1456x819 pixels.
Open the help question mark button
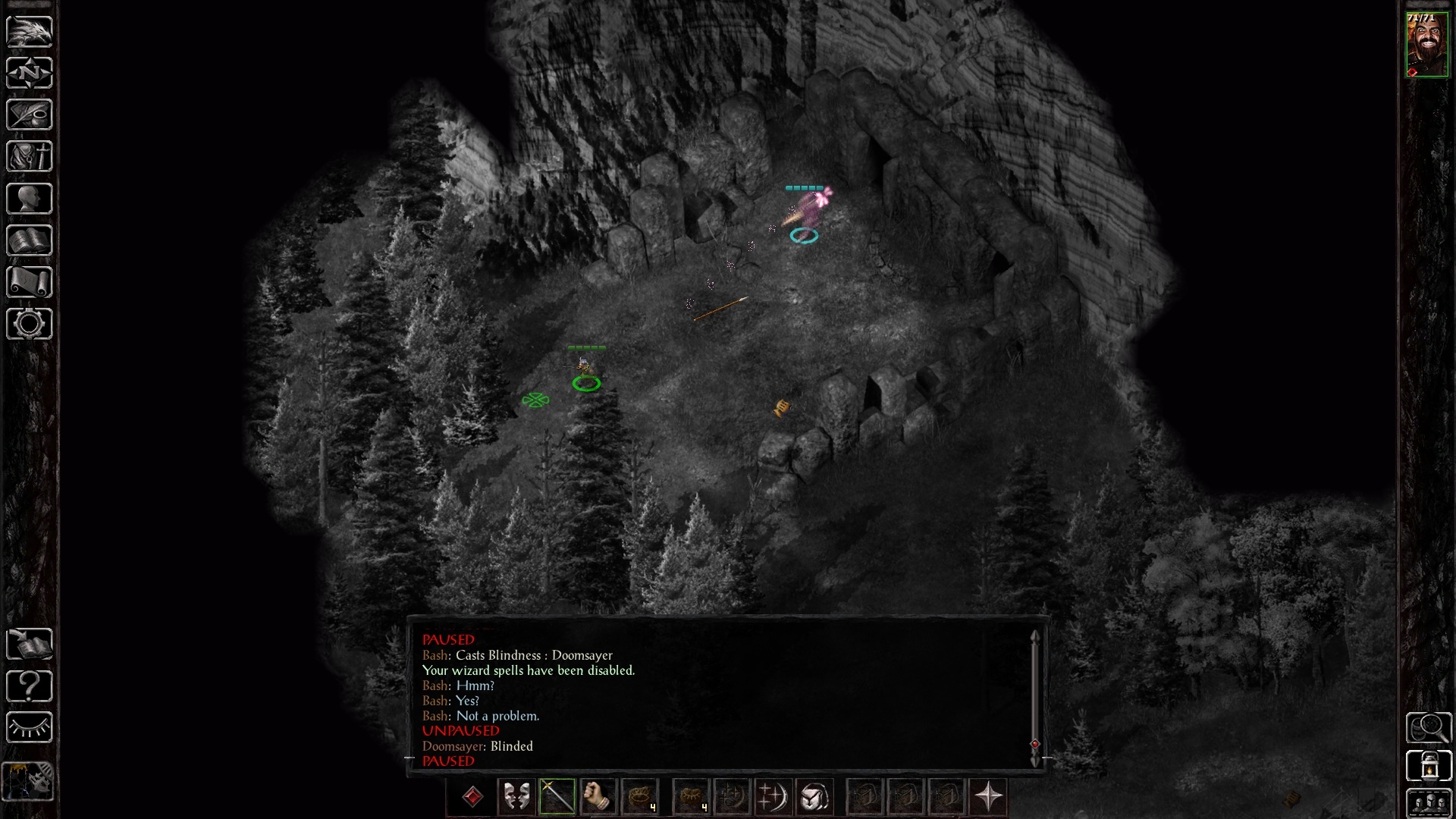coord(30,686)
